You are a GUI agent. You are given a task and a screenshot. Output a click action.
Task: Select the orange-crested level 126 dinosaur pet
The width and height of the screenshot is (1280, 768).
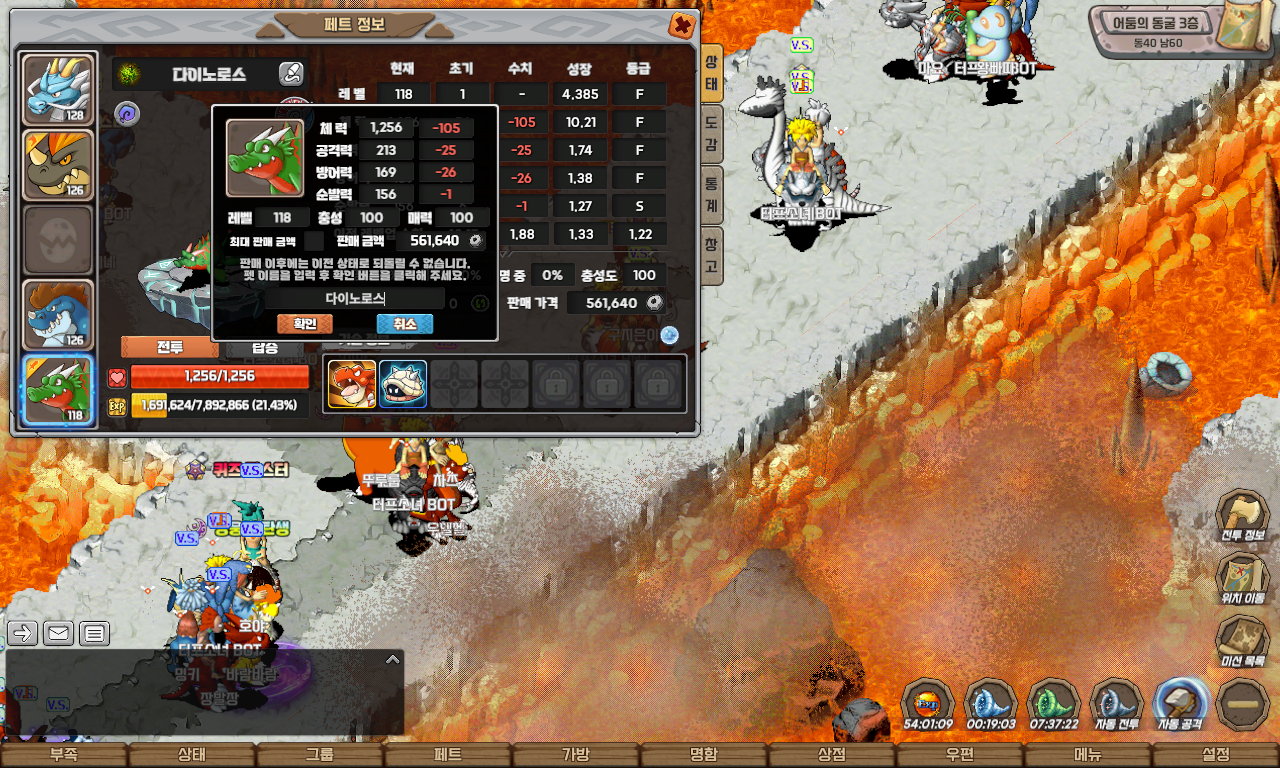click(x=58, y=165)
